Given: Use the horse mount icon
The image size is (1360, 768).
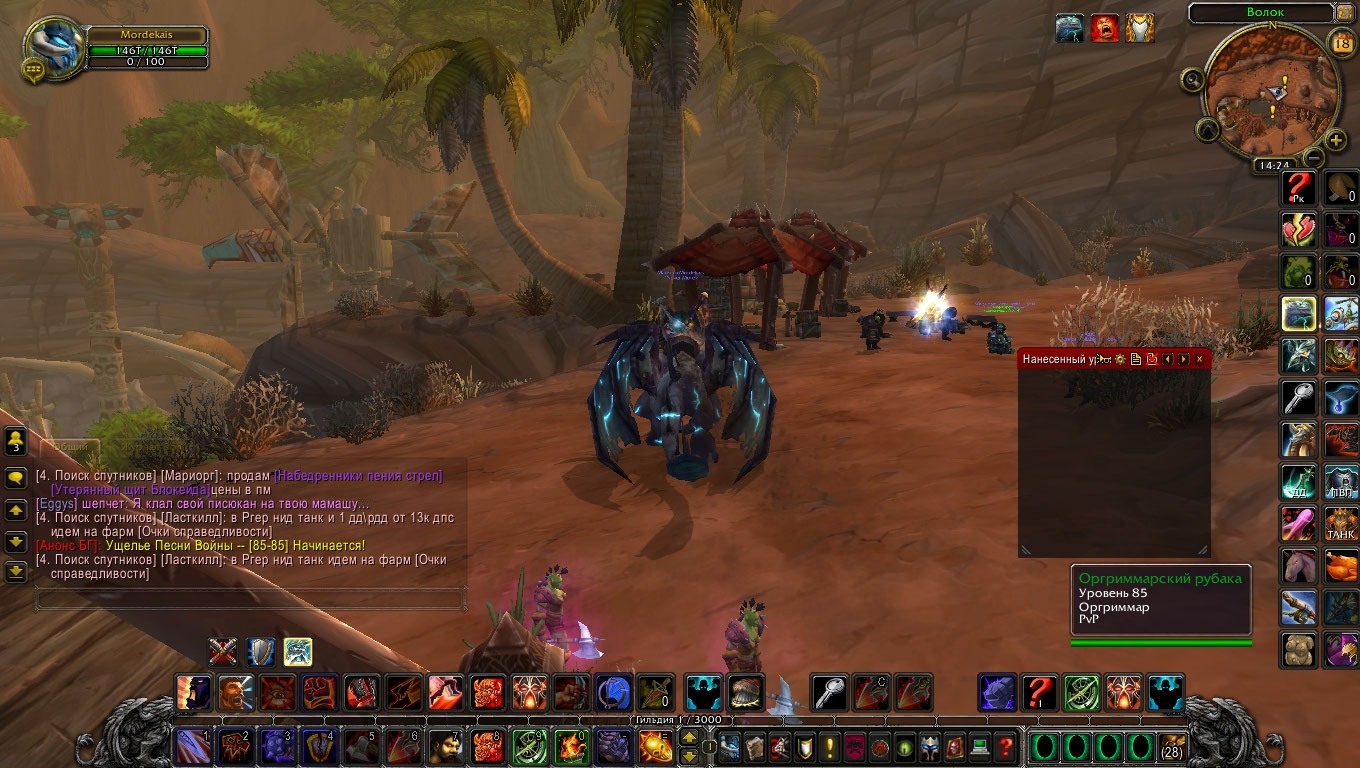Looking at the screenshot, I should 1299,565.
